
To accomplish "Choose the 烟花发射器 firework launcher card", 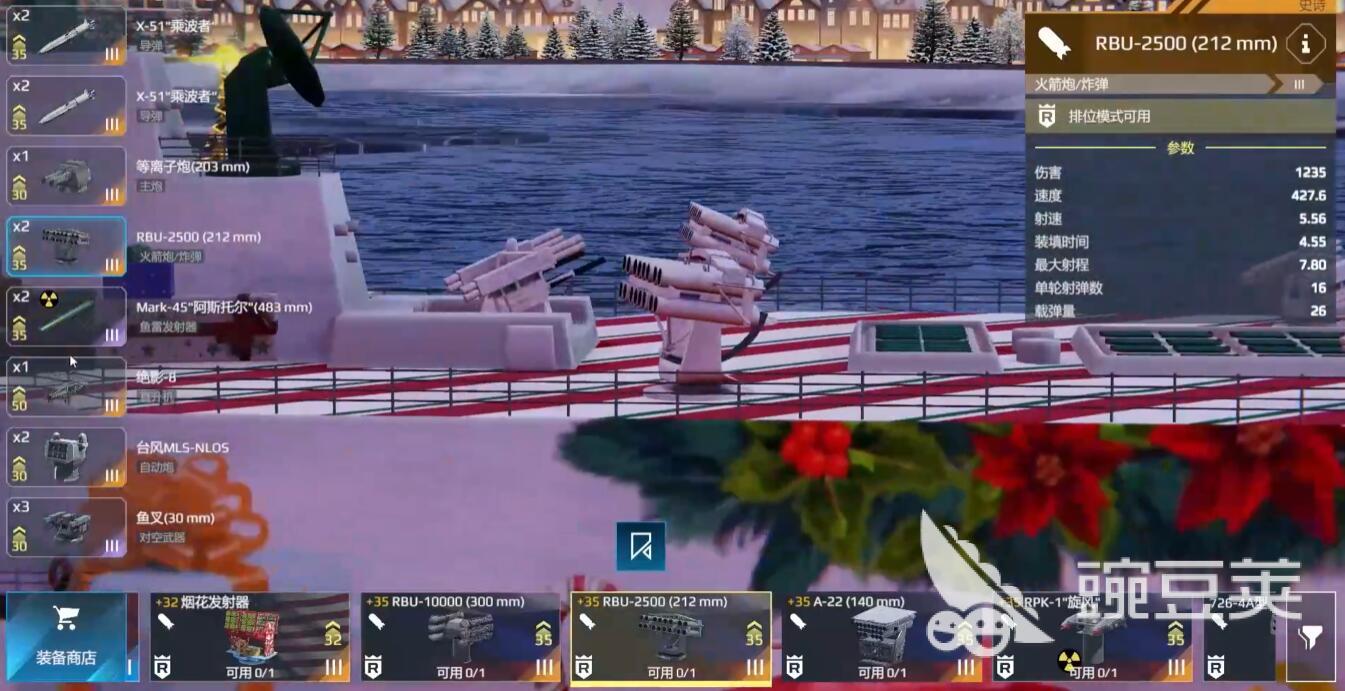I will pos(249,638).
